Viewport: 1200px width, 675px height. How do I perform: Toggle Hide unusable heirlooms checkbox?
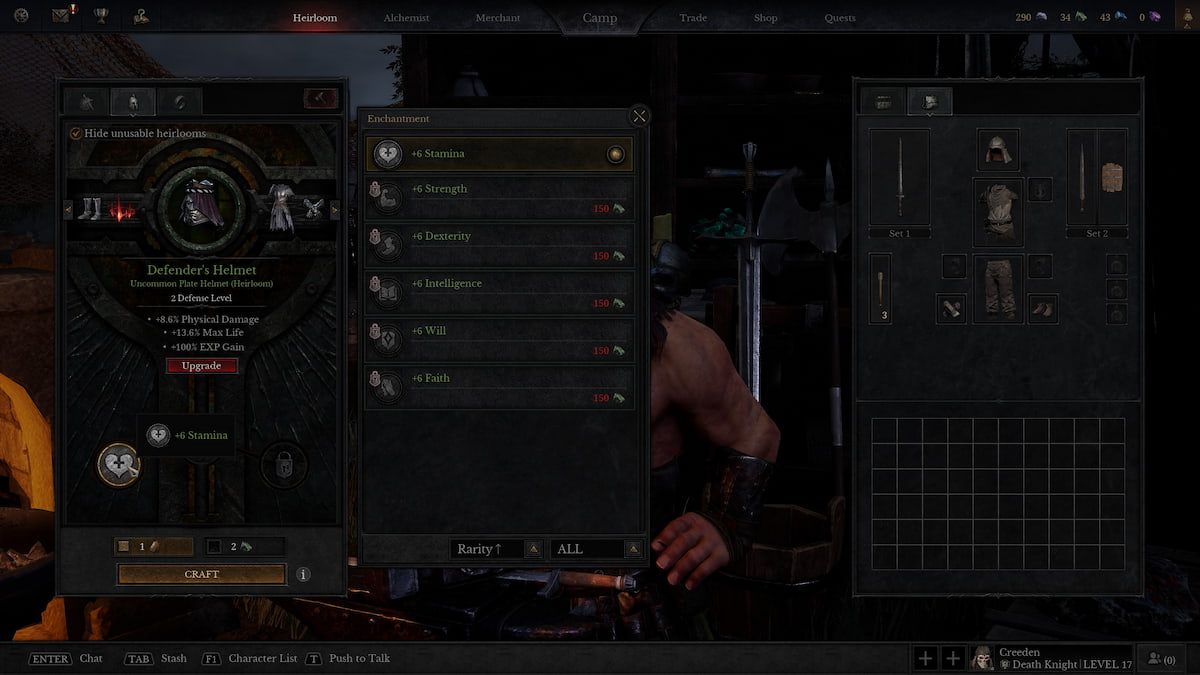pyautogui.click(x=76, y=134)
